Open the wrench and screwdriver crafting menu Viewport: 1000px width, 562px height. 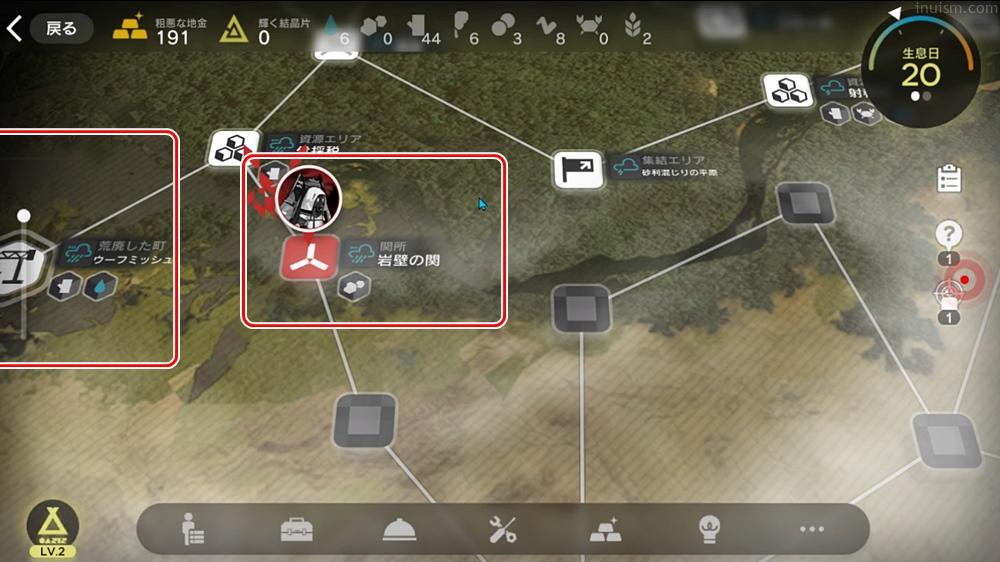tap(502, 530)
